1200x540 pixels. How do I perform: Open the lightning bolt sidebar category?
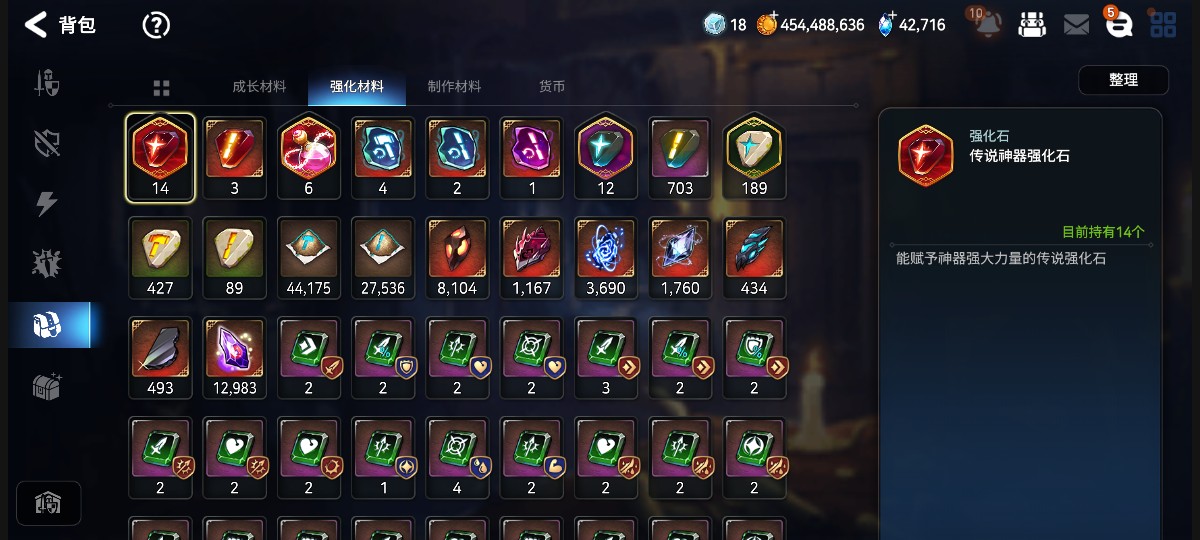48,204
